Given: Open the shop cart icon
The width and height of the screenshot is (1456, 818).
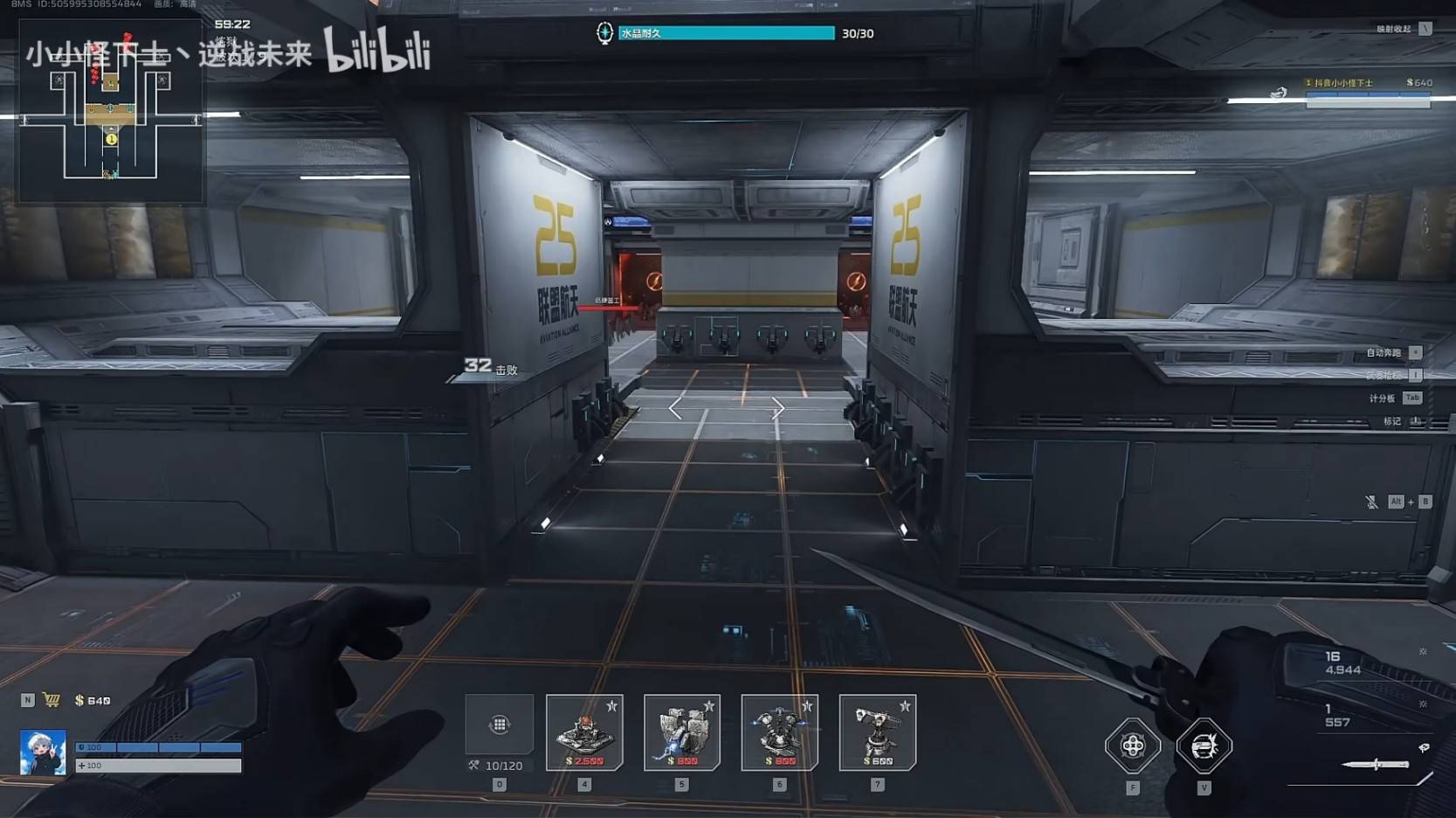Looking at the screenshot, I should 52,700.
